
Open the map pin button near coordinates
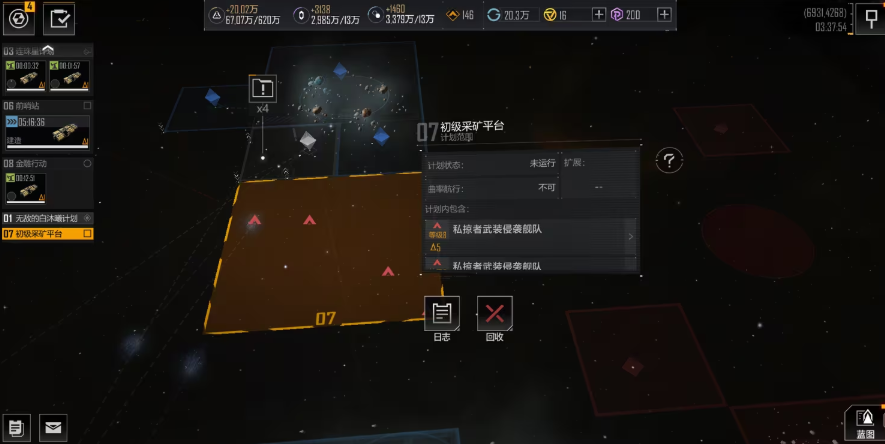868,17
